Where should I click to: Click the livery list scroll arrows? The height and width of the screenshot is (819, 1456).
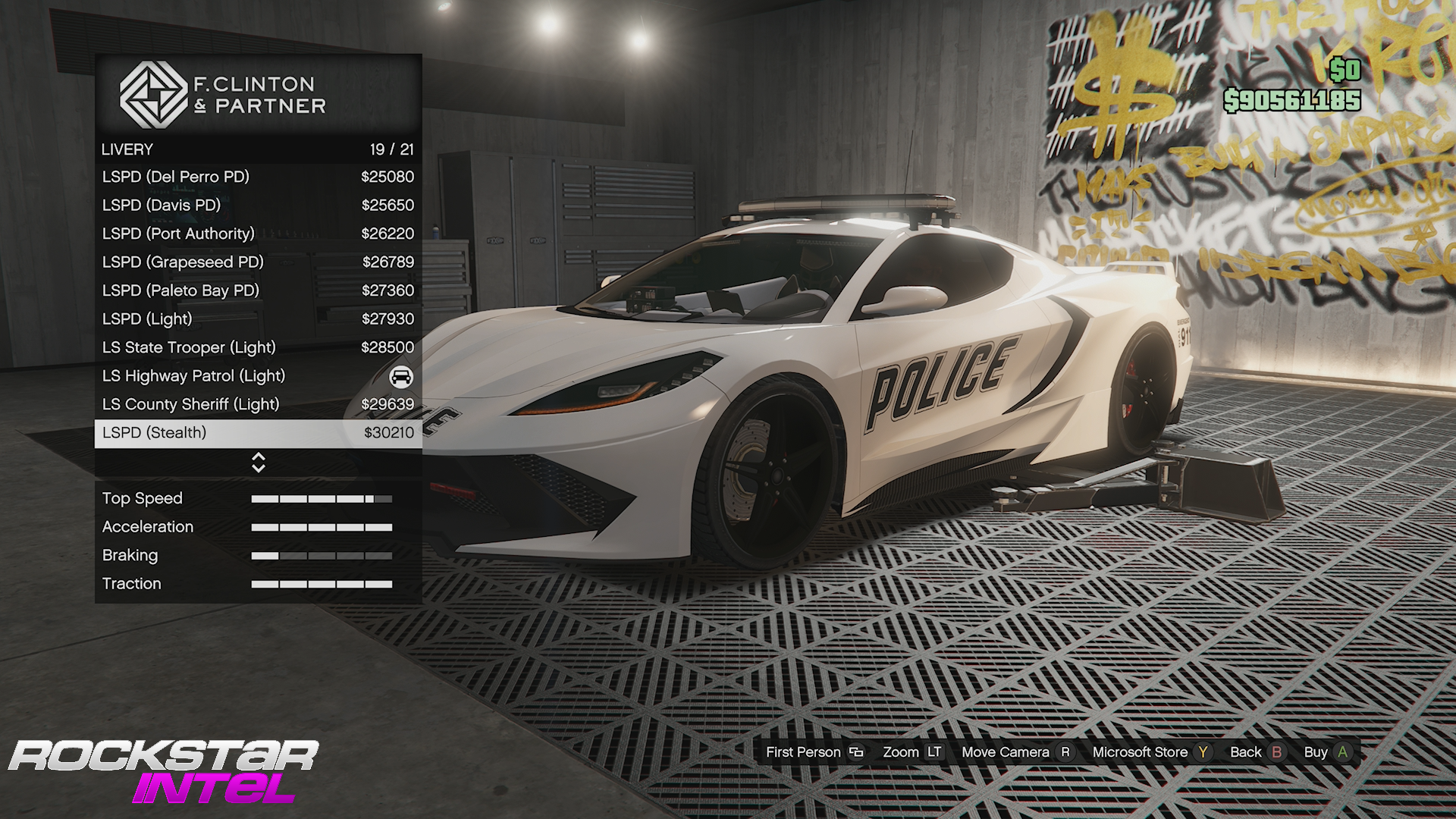coord(259,463)
